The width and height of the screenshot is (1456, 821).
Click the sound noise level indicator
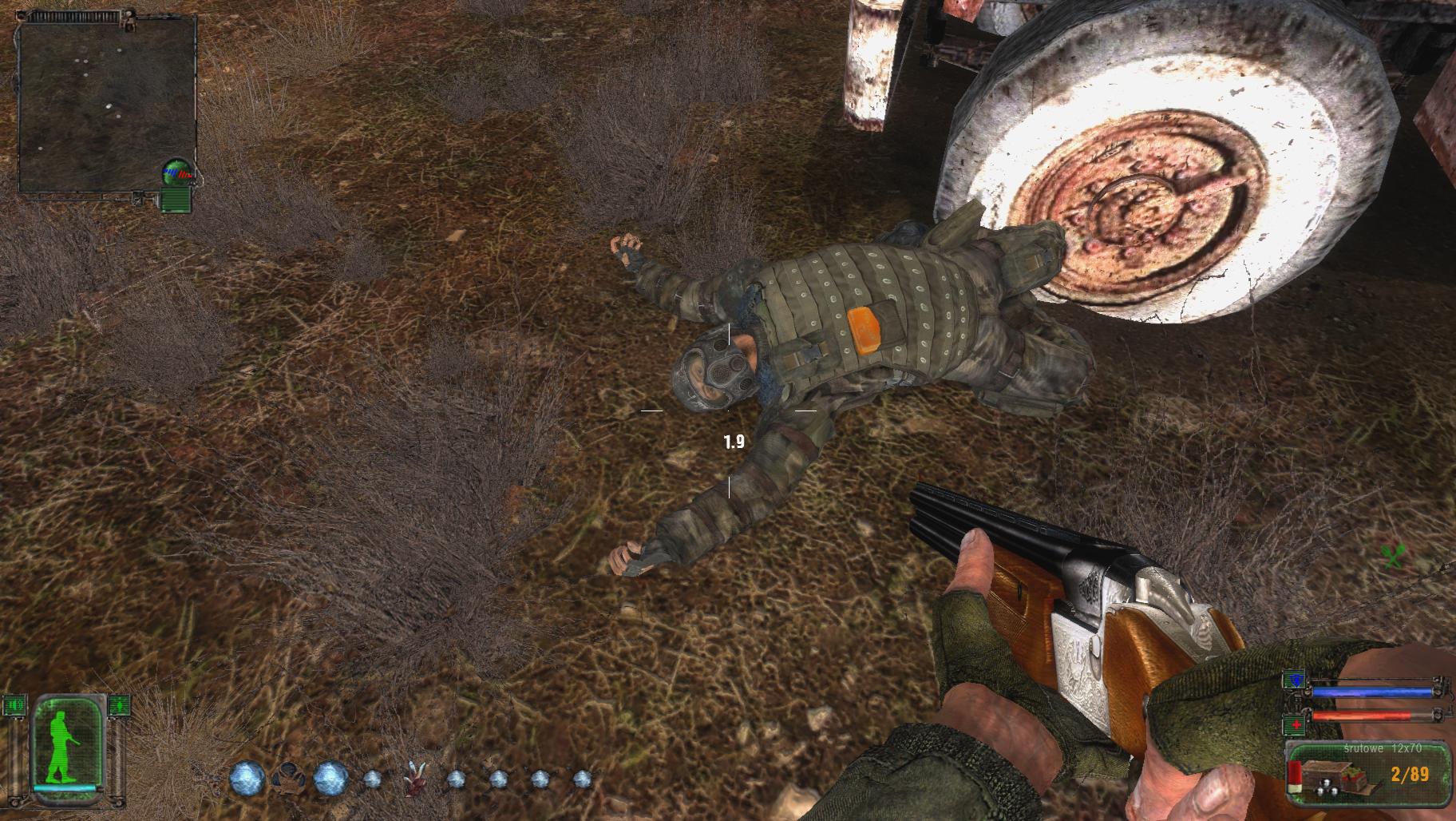(14, 706)
